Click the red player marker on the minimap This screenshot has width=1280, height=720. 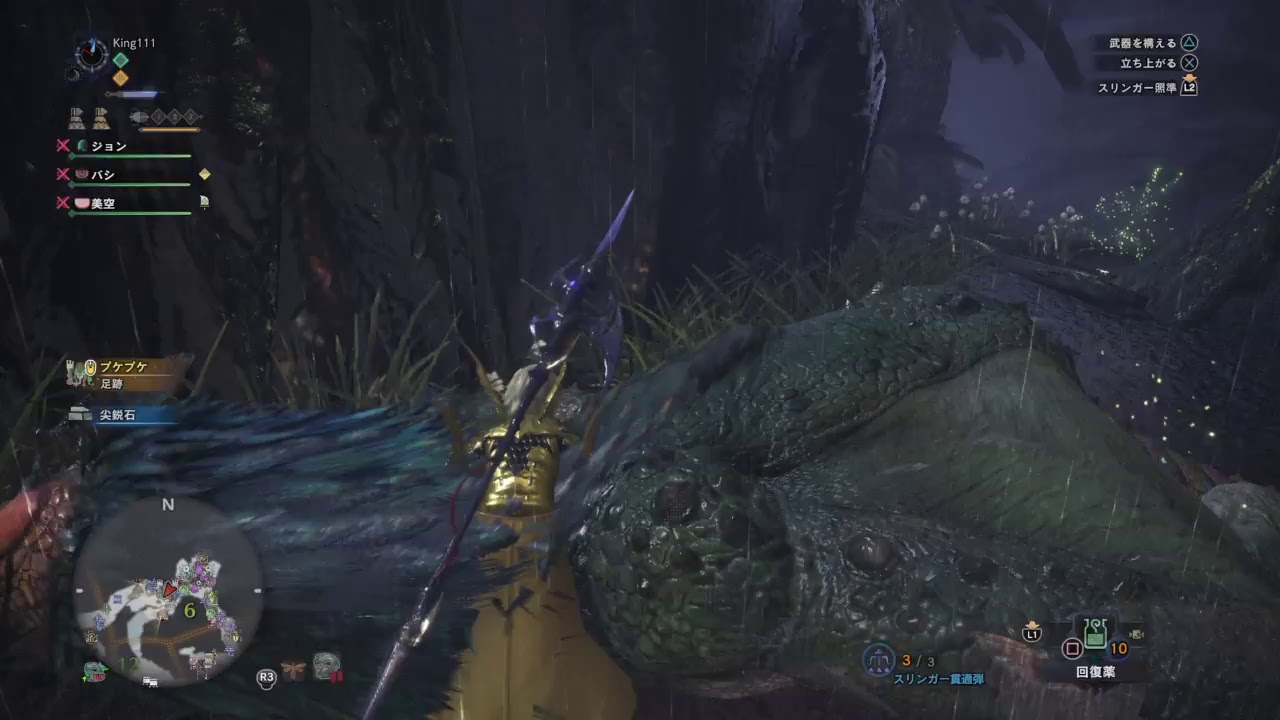coord(168,590)
